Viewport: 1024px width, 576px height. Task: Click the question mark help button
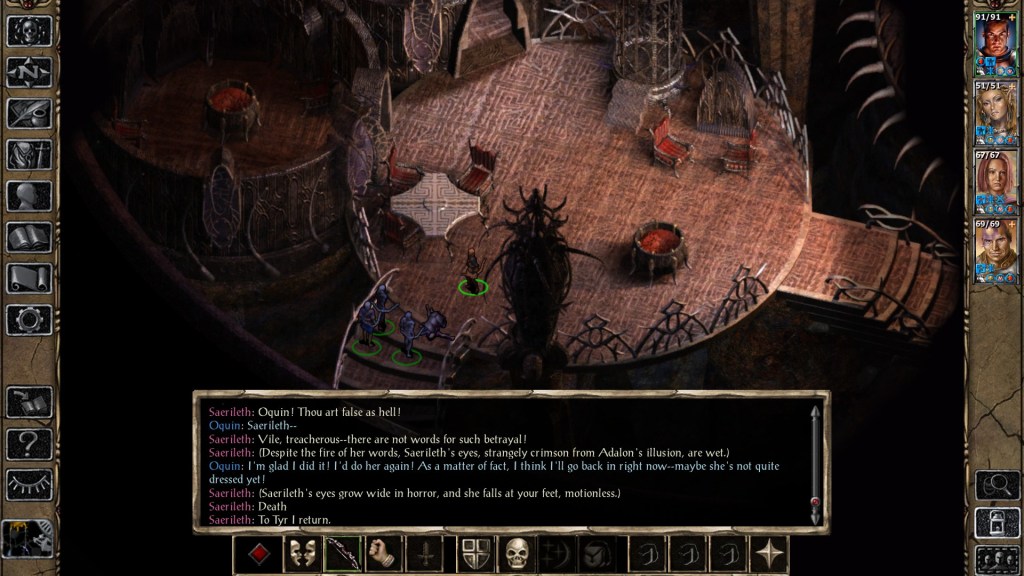[29, 443]
